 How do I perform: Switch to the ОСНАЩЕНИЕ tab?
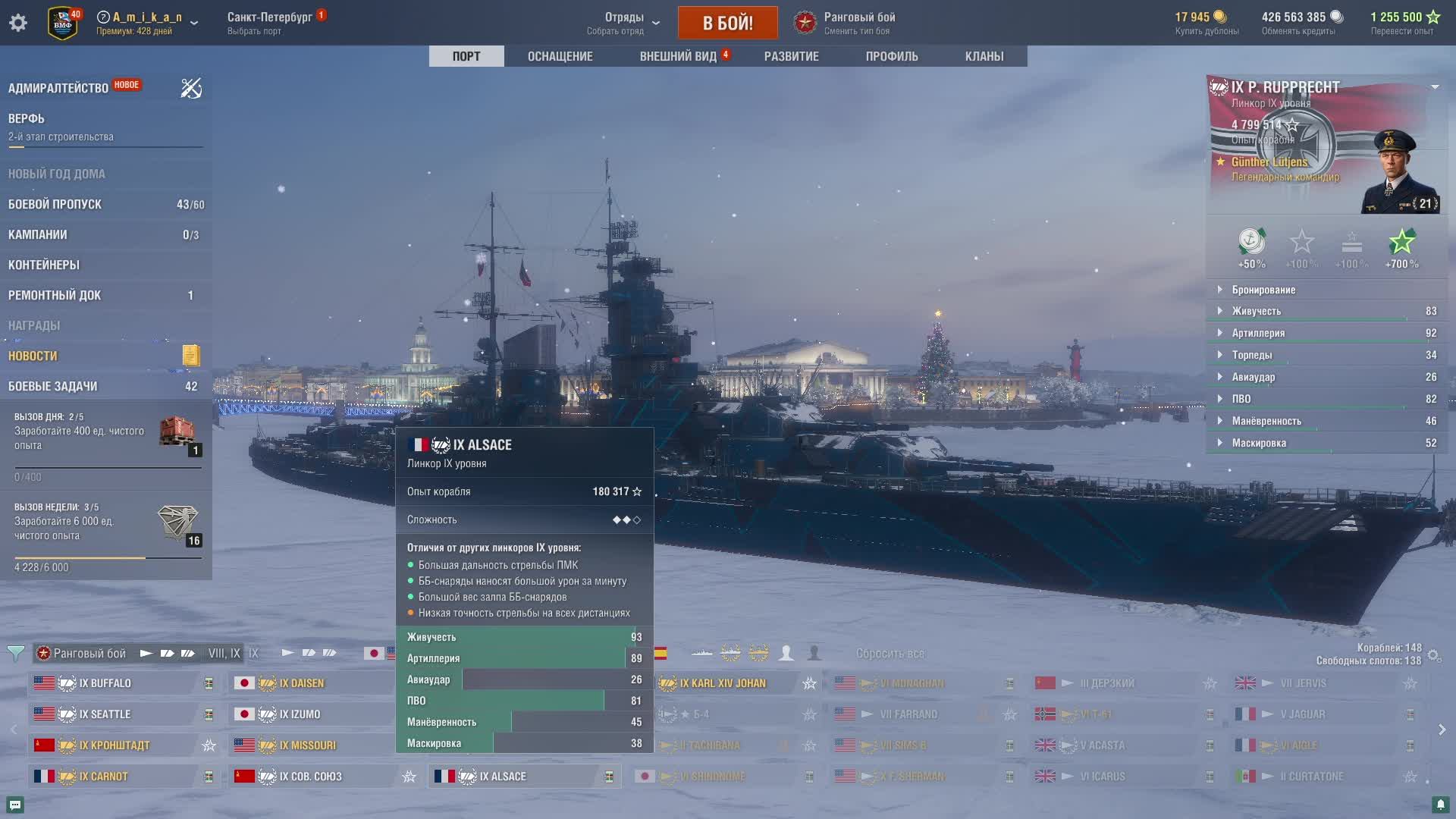560,56
